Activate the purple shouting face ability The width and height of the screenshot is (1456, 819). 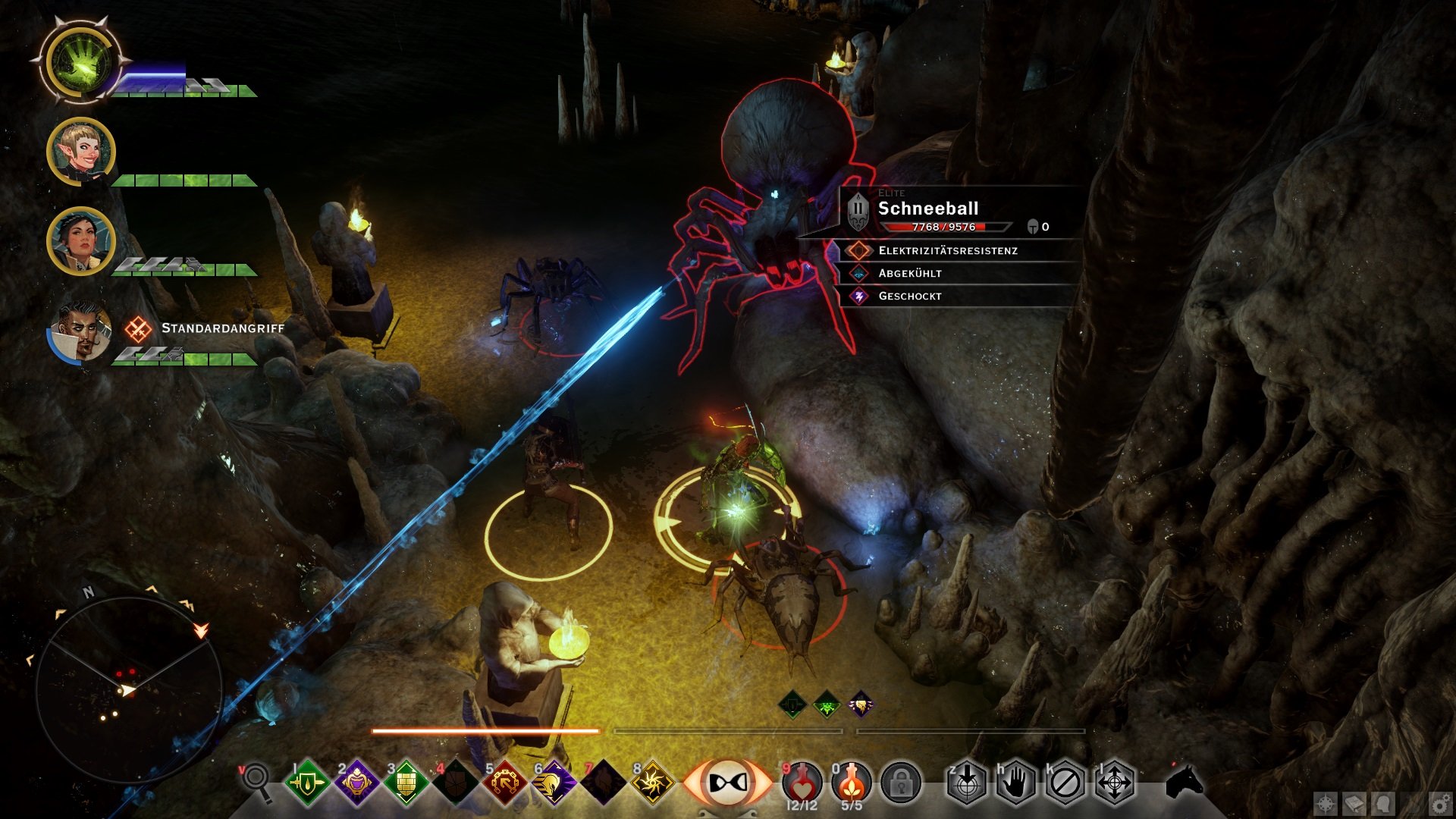tap(356, 783)
